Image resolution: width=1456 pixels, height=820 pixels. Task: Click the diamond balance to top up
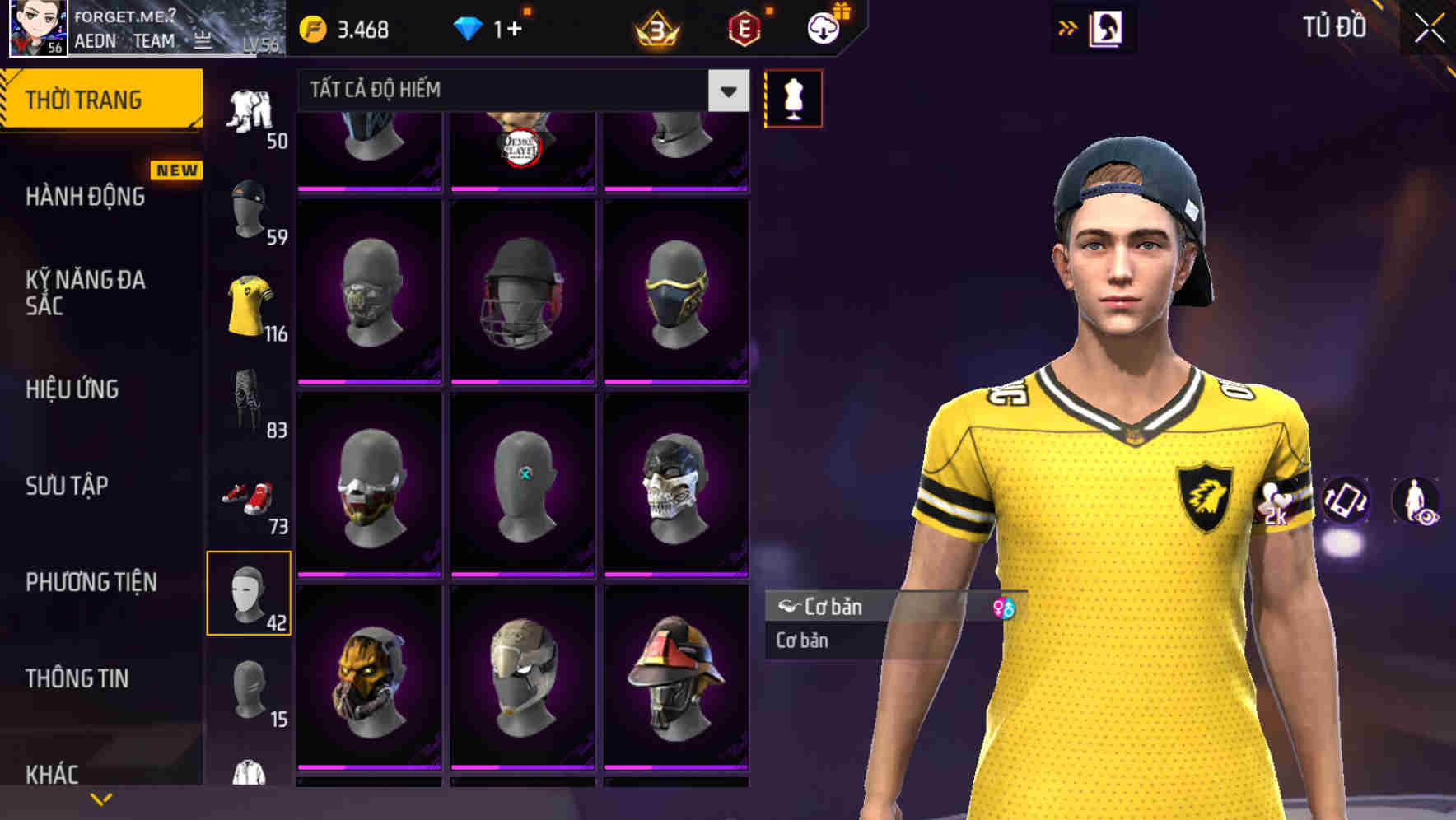(494, 26)
